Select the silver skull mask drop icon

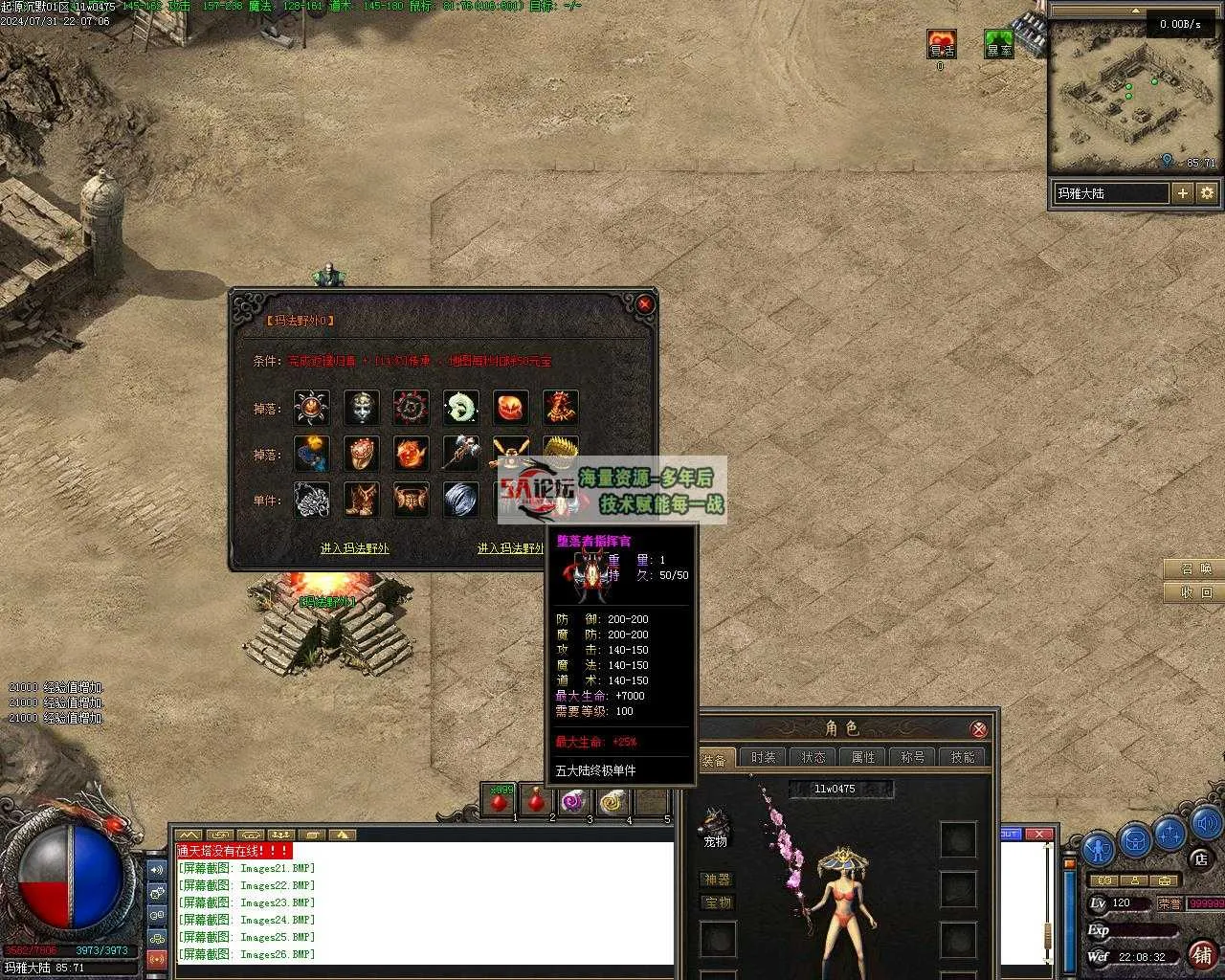point(362,408)
